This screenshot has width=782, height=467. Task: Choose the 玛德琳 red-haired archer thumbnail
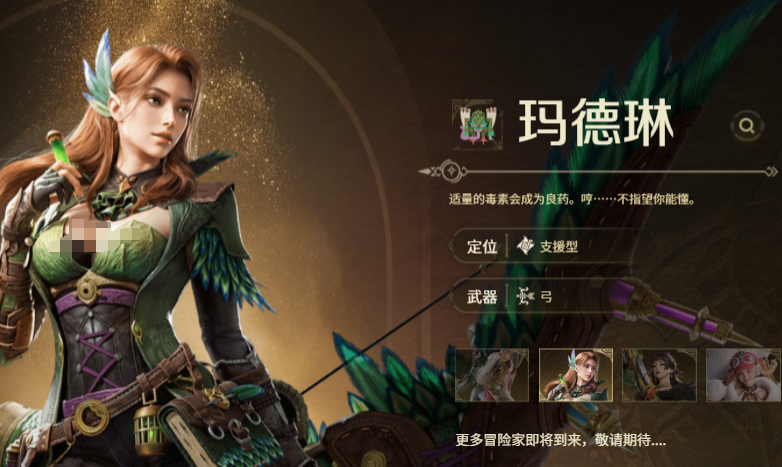pos(575,375)
